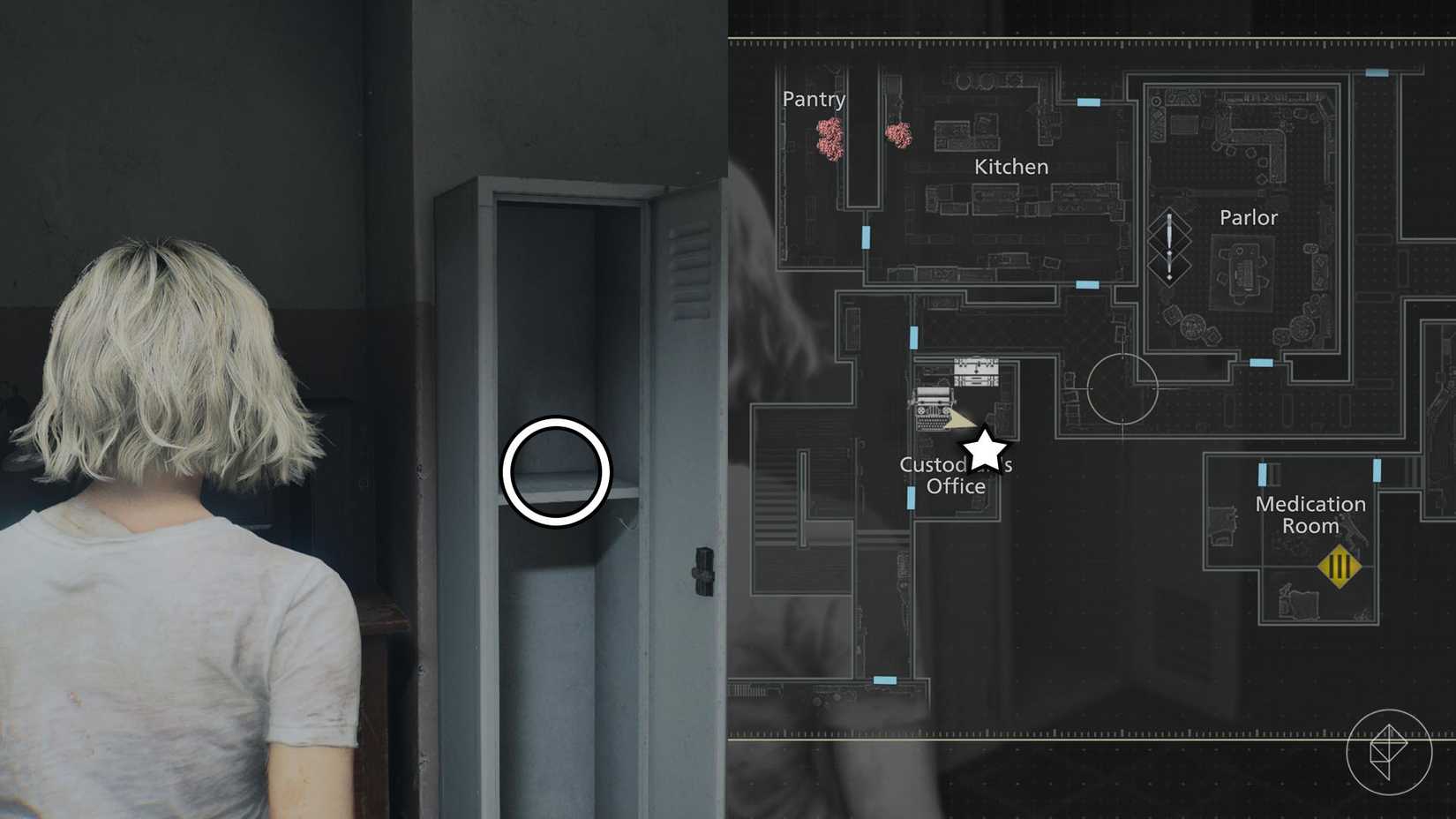1456x819 pixels.
Task: Click the blue door marker below Custodian's Office
Action: [x=911, y=500]
